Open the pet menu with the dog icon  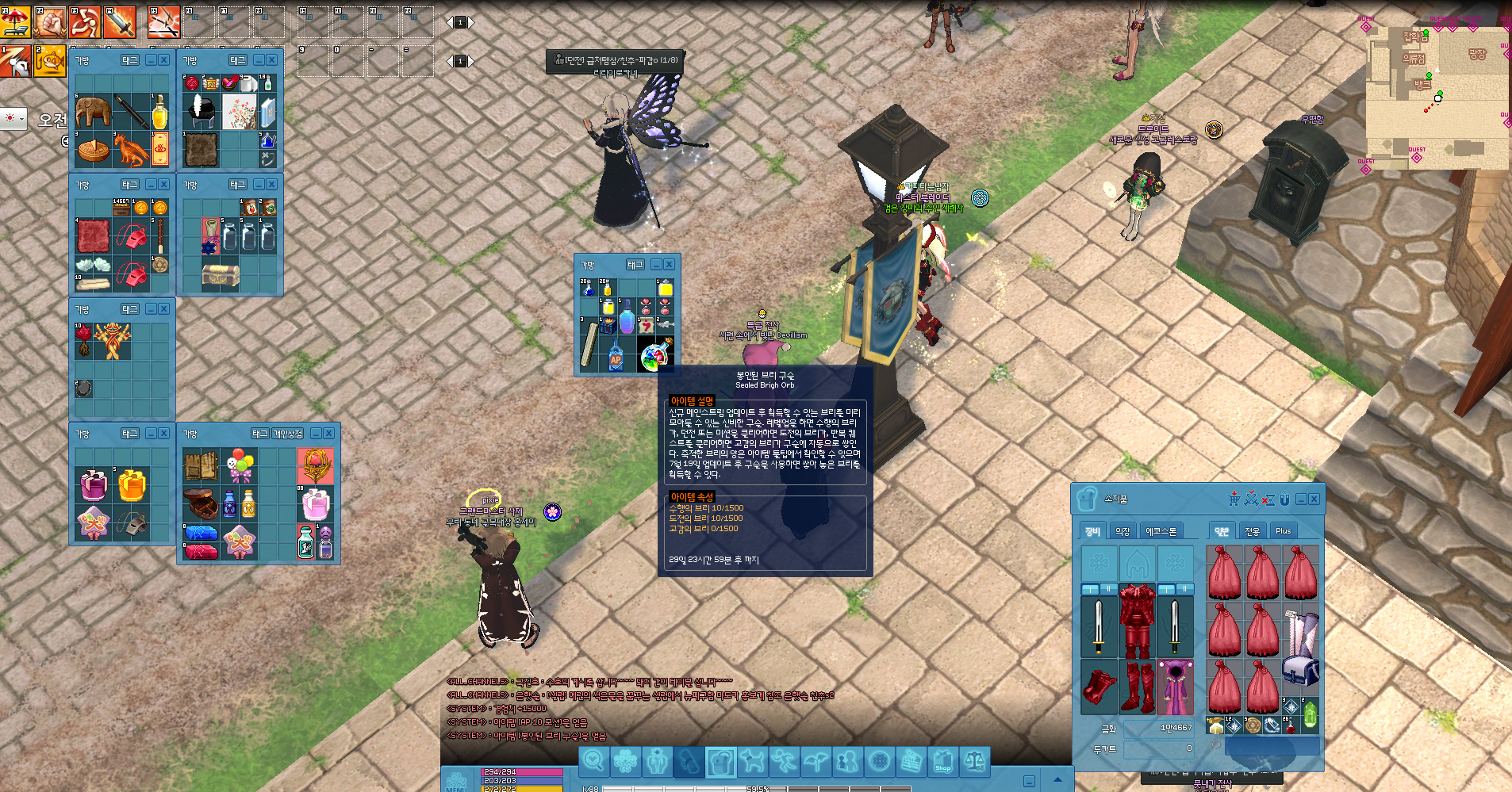(751, 762)
